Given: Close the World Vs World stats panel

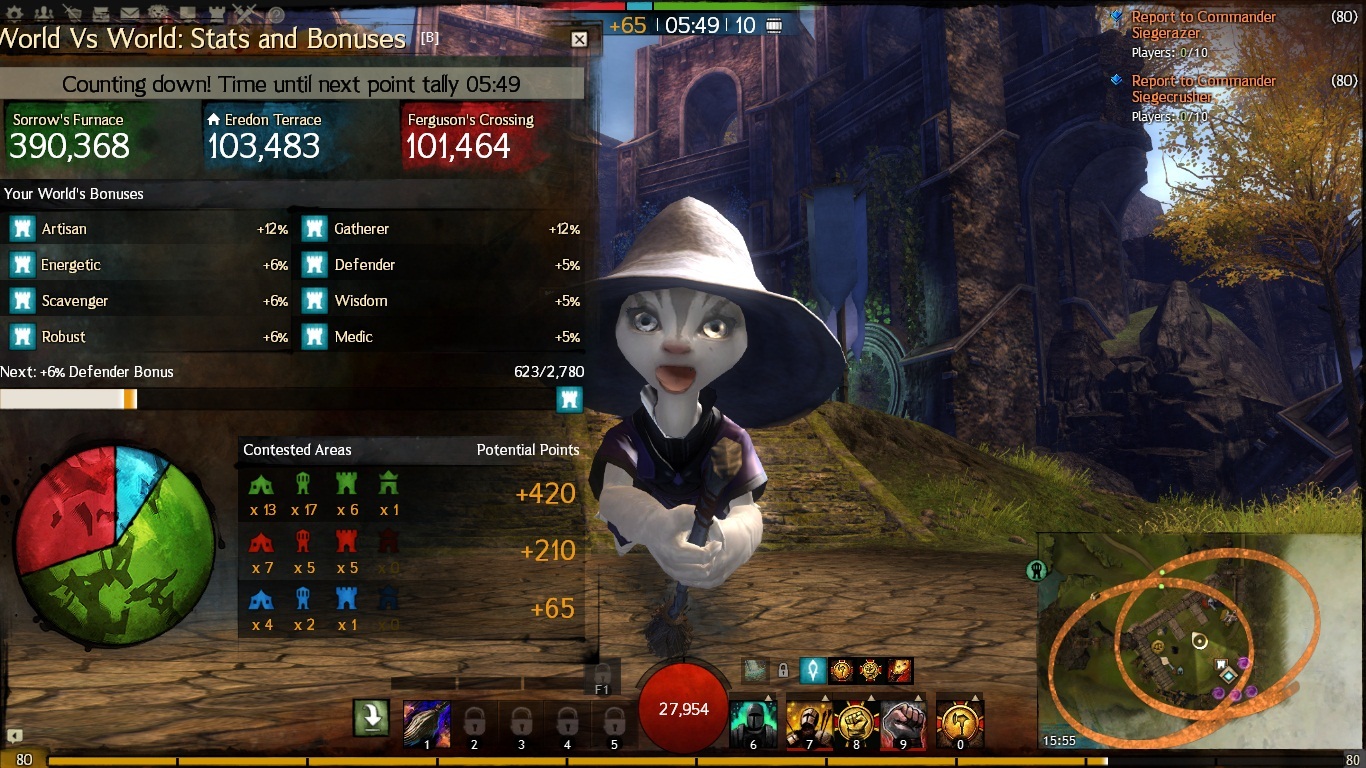Looking at the screenshot, I should (x=579, y=39).
